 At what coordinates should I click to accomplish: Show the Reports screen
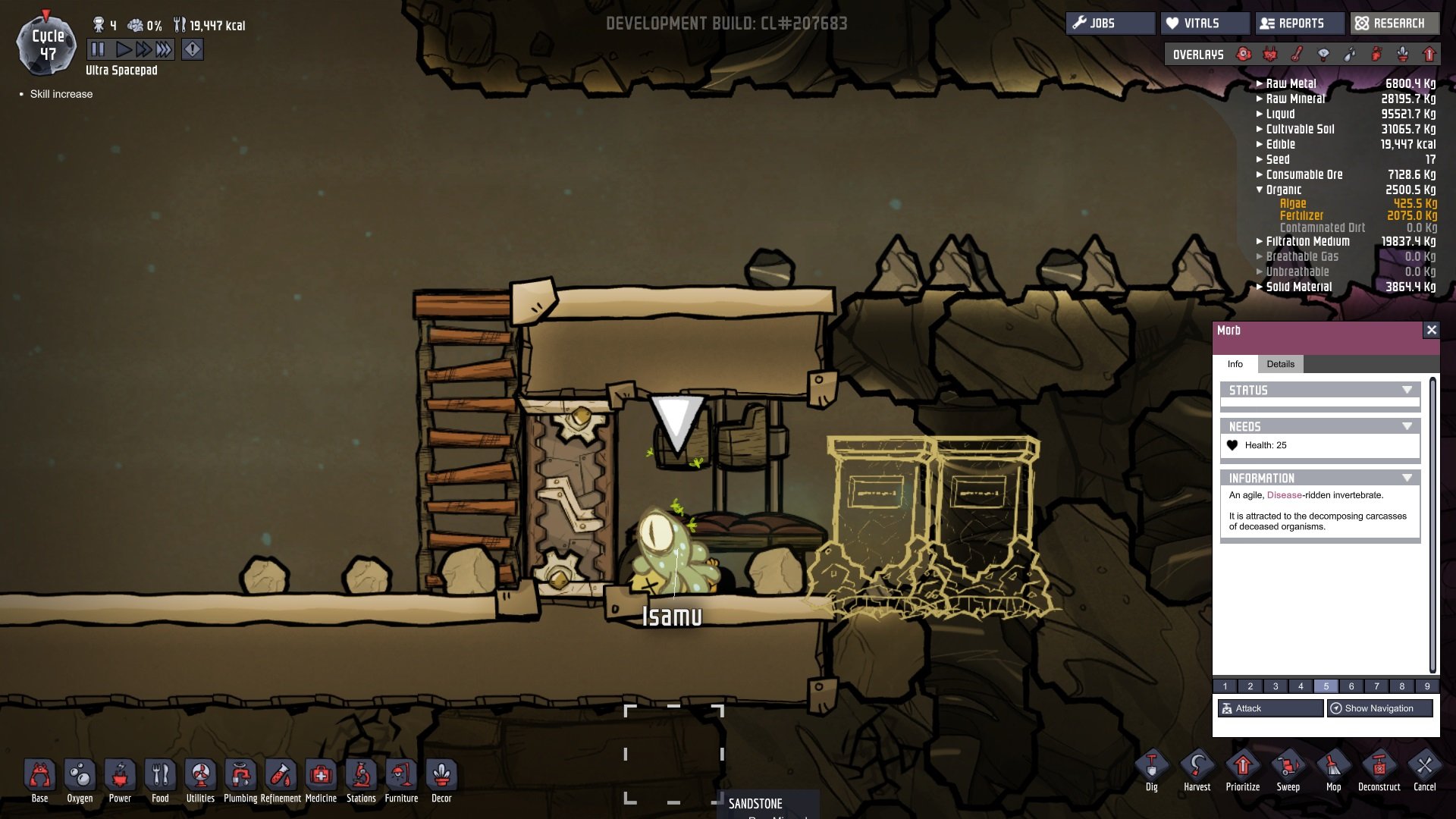tap(1300, 24)
